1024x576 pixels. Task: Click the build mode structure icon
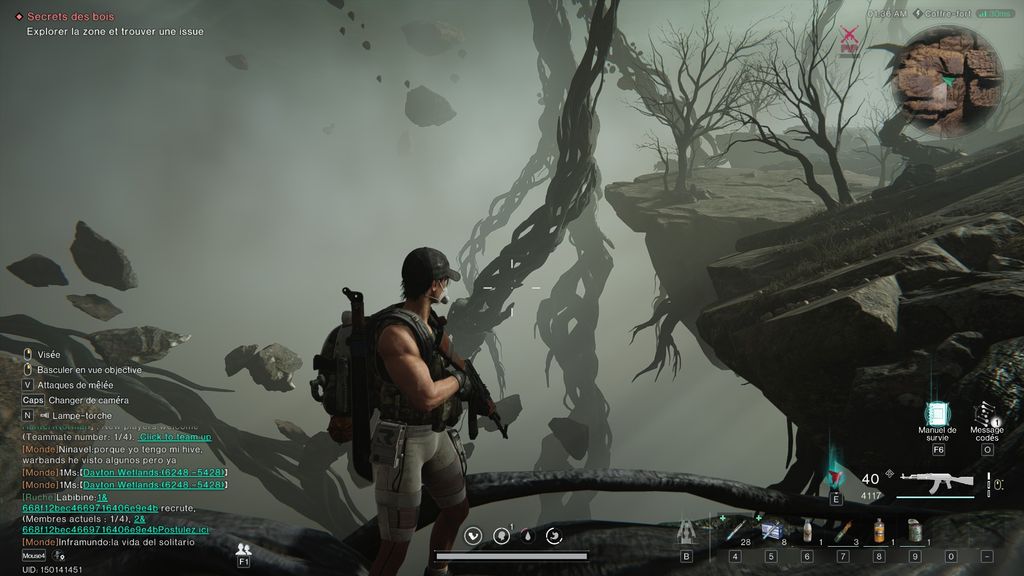click(x=686, y=531)
